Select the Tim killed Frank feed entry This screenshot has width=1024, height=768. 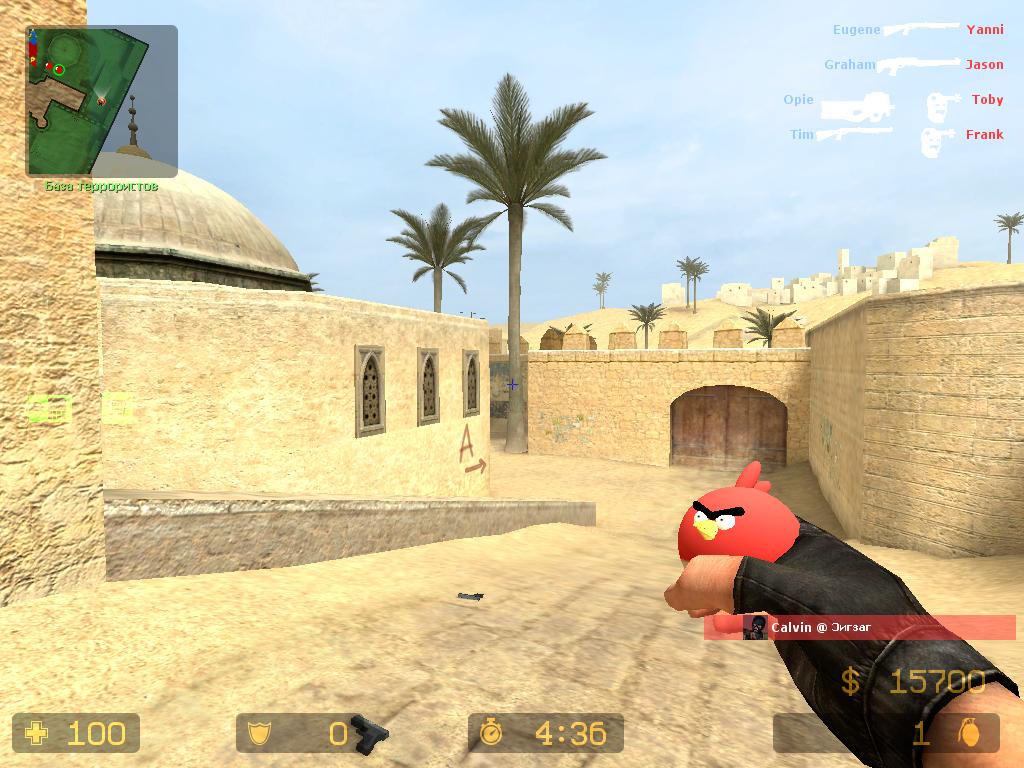coord(897,135)
